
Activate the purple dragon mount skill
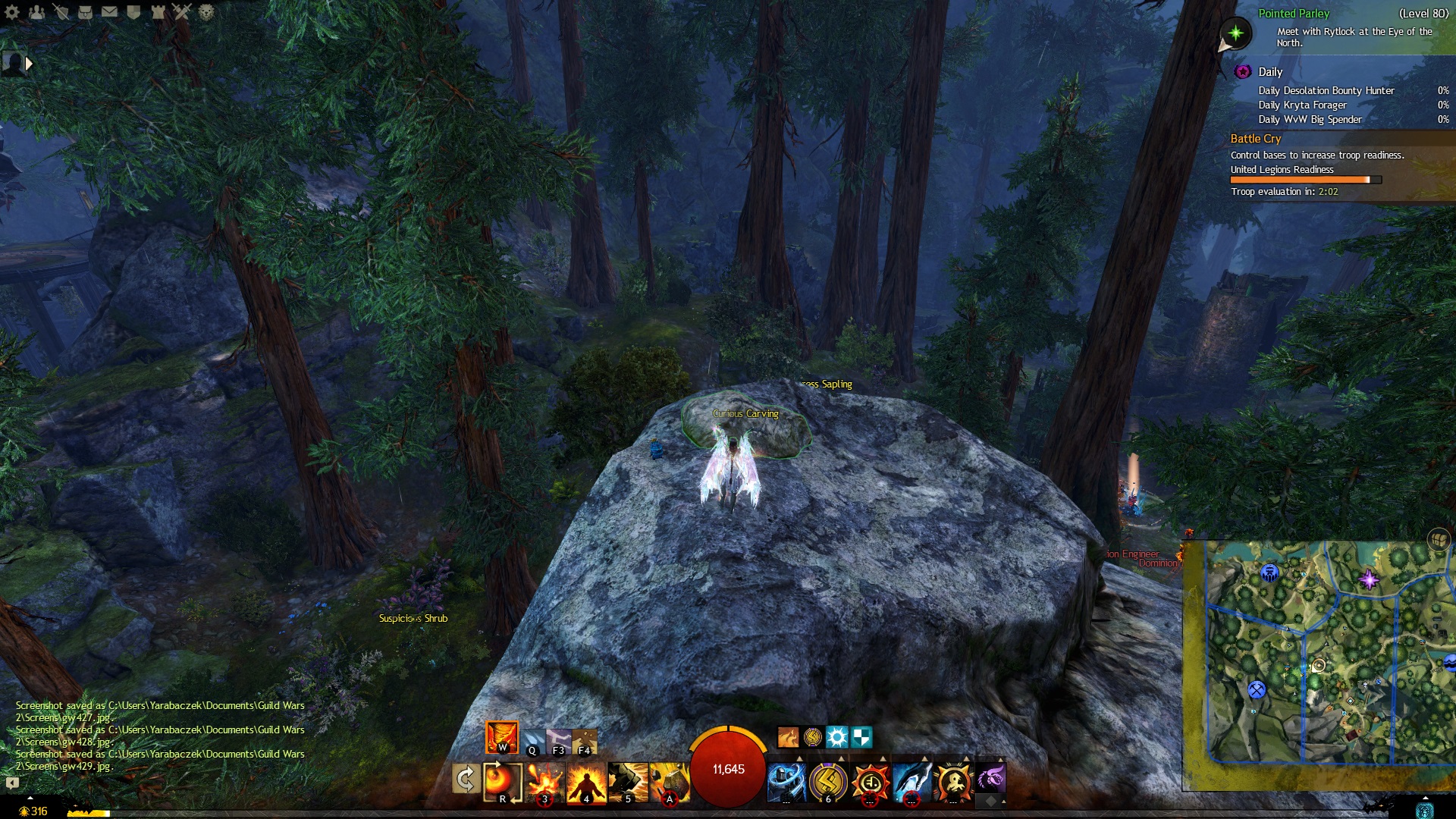click(x=991, y=777)
